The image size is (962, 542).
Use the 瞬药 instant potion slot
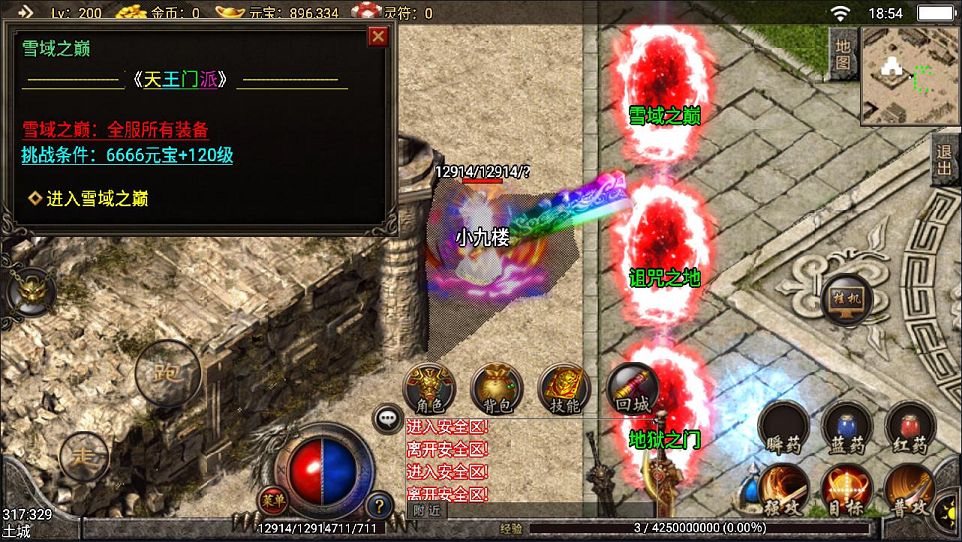tap(783, 428)
